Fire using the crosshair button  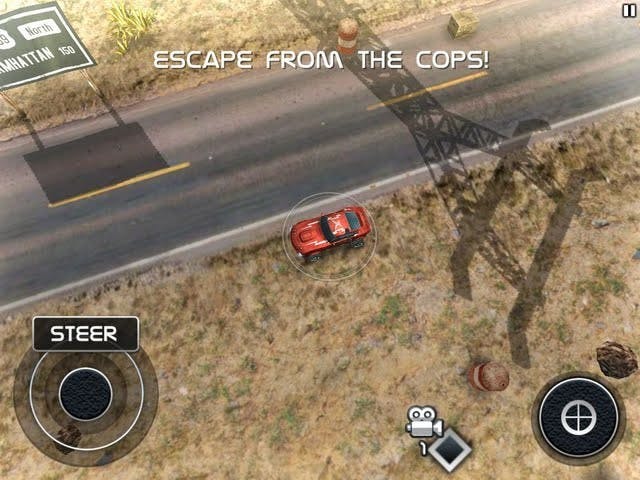tap(578, 417)
